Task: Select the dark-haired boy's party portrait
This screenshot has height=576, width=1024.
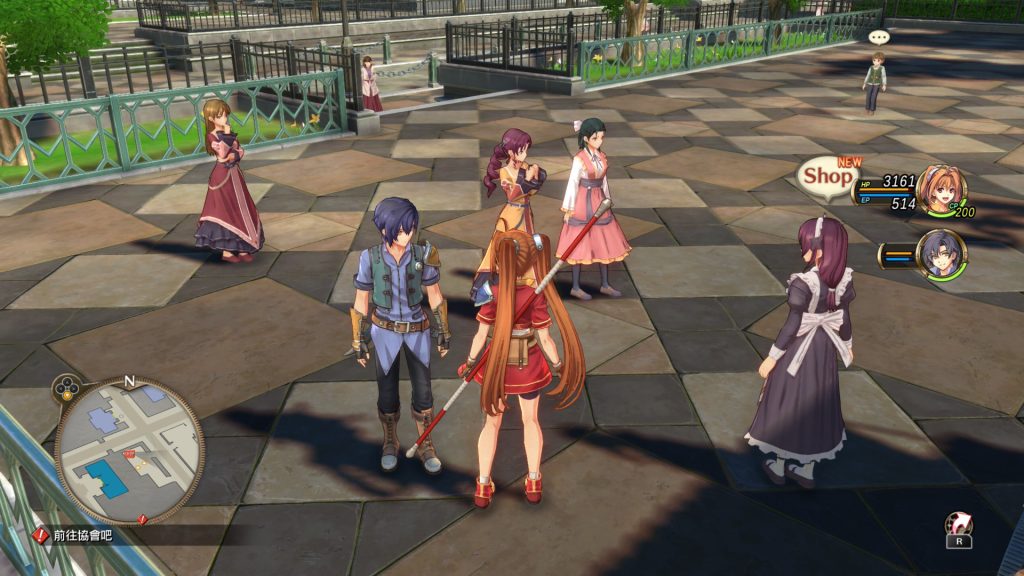Action: pos(941,255)
